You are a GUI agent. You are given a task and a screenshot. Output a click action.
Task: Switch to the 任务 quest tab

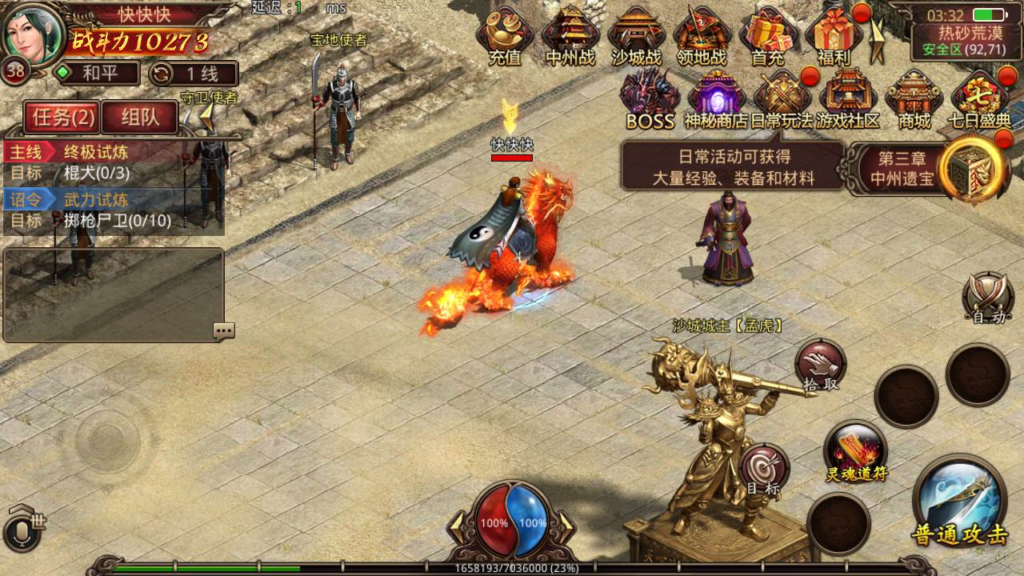point(63,117)
